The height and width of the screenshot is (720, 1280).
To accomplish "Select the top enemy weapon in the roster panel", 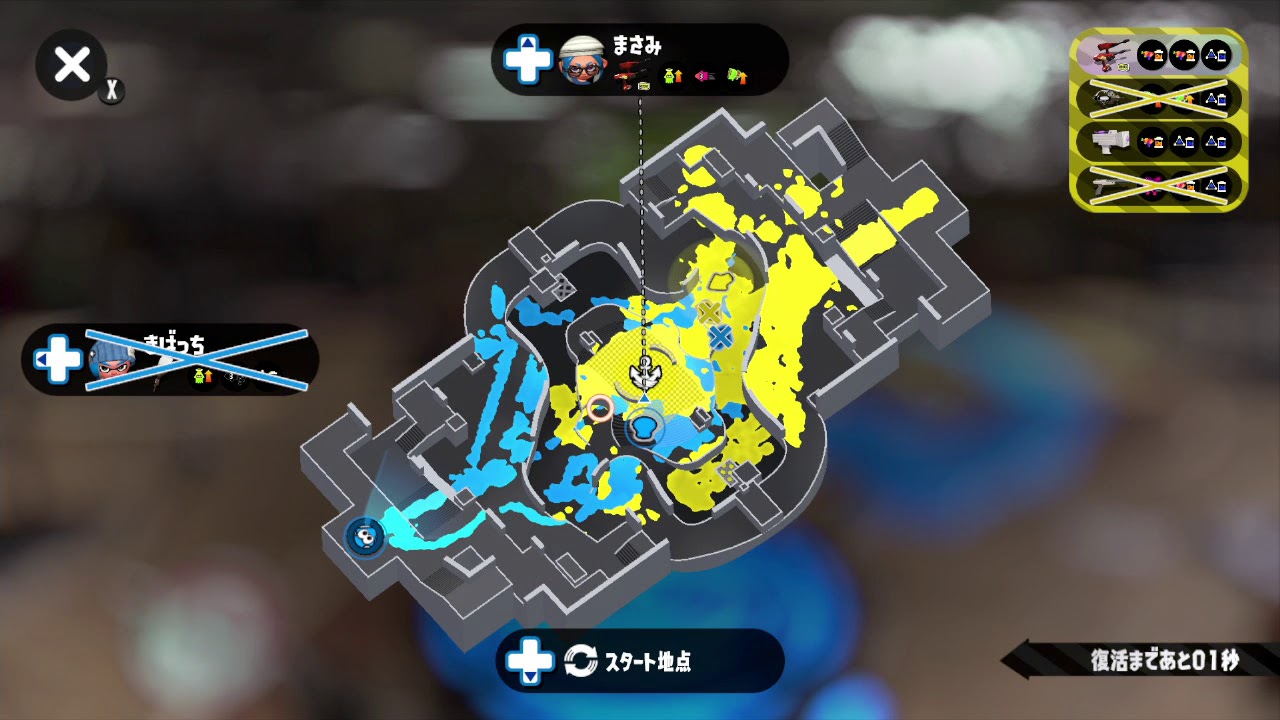I will tap(1108, 55).
